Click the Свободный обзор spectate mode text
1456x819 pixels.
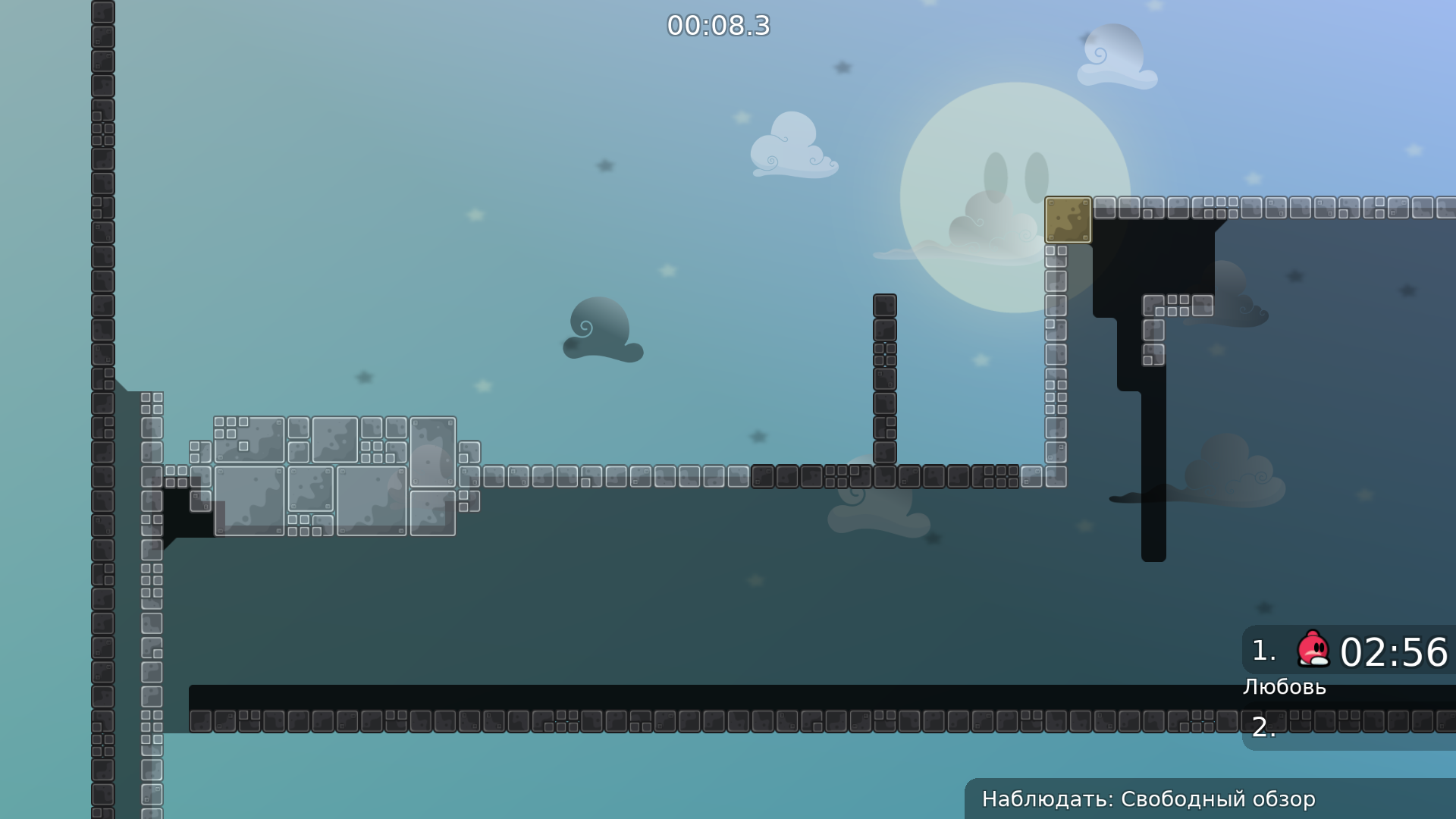click(1219, 799)
